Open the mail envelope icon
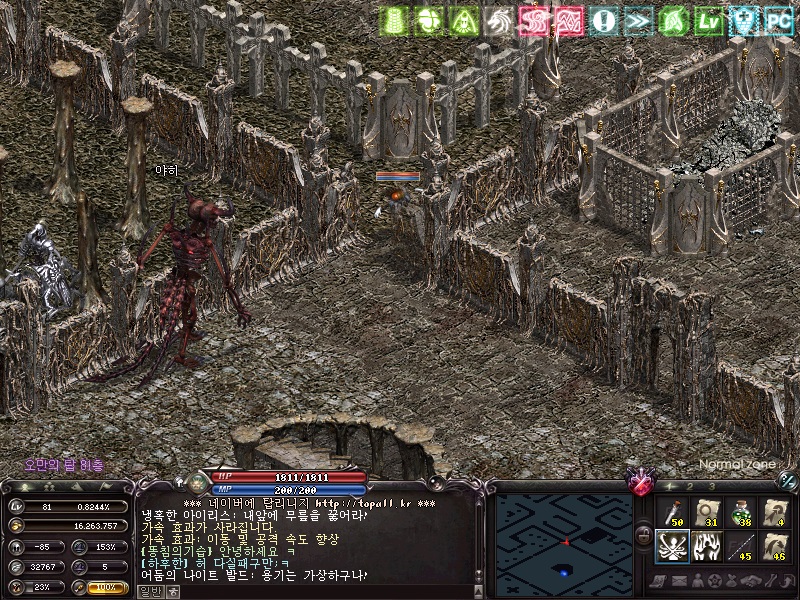The height and width of the screenshot is (600, 800). tap(678, 580)
